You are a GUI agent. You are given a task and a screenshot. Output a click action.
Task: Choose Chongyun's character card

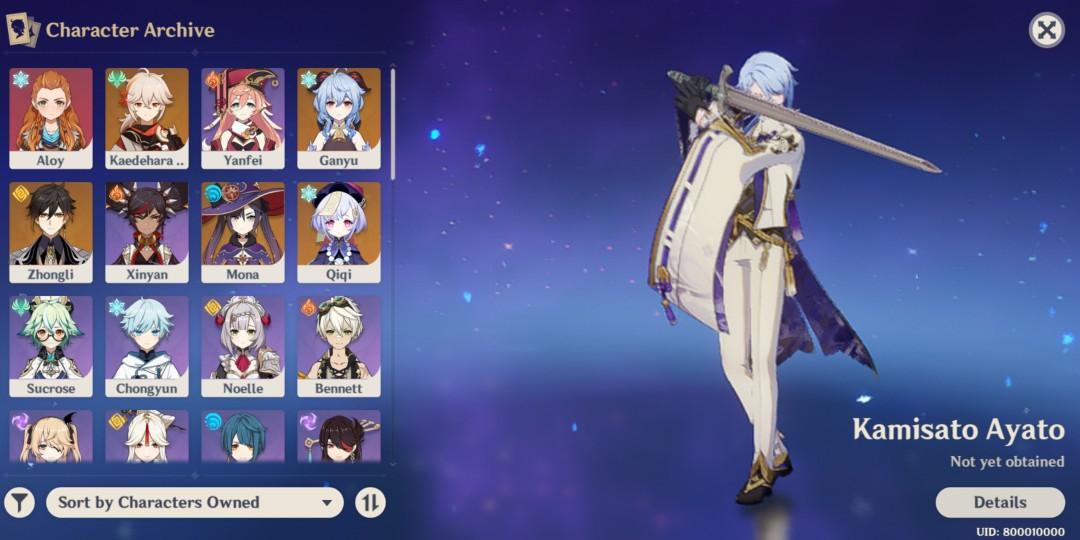point(147,346)
